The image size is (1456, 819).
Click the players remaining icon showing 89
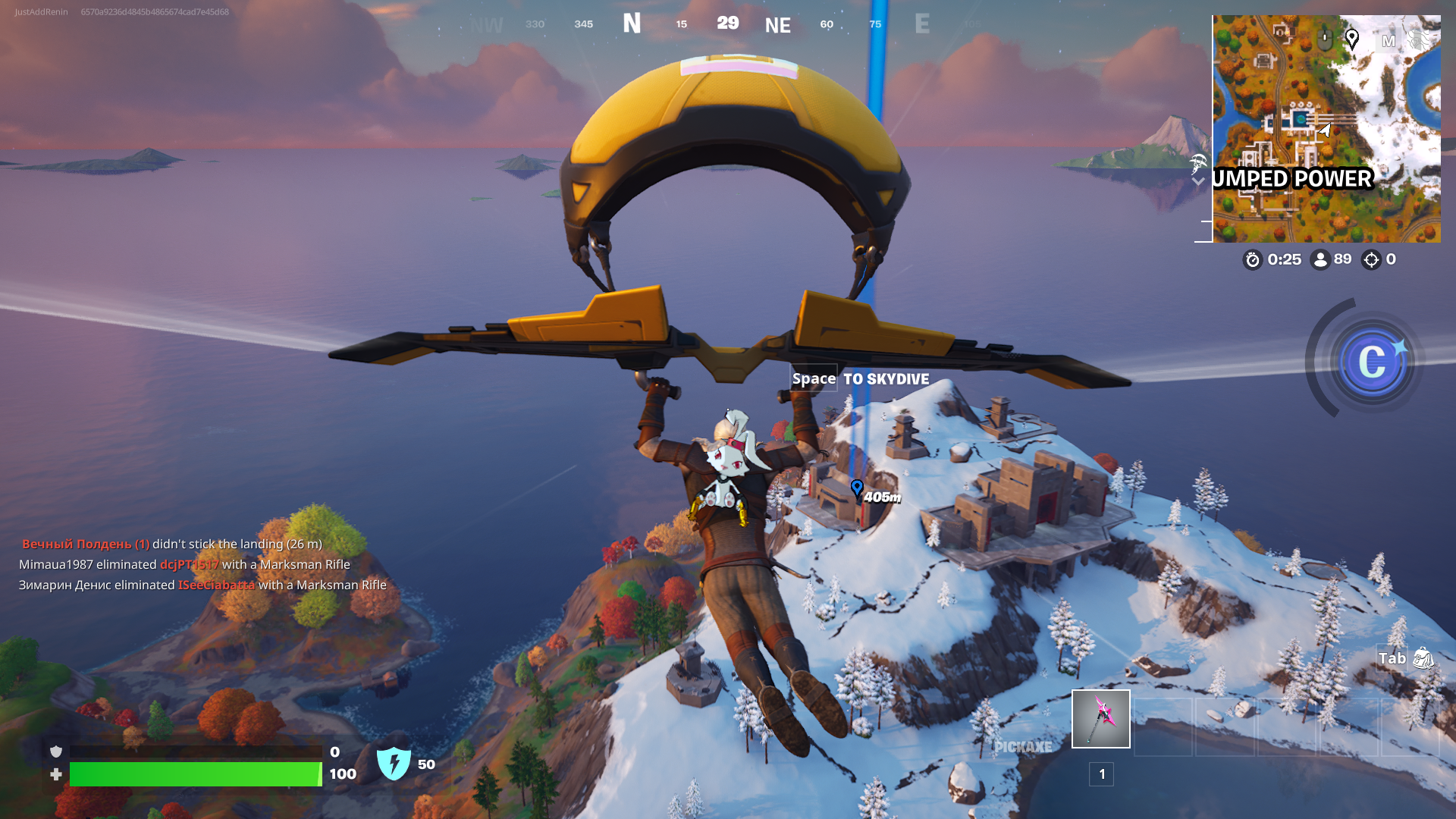[1322, 259]
